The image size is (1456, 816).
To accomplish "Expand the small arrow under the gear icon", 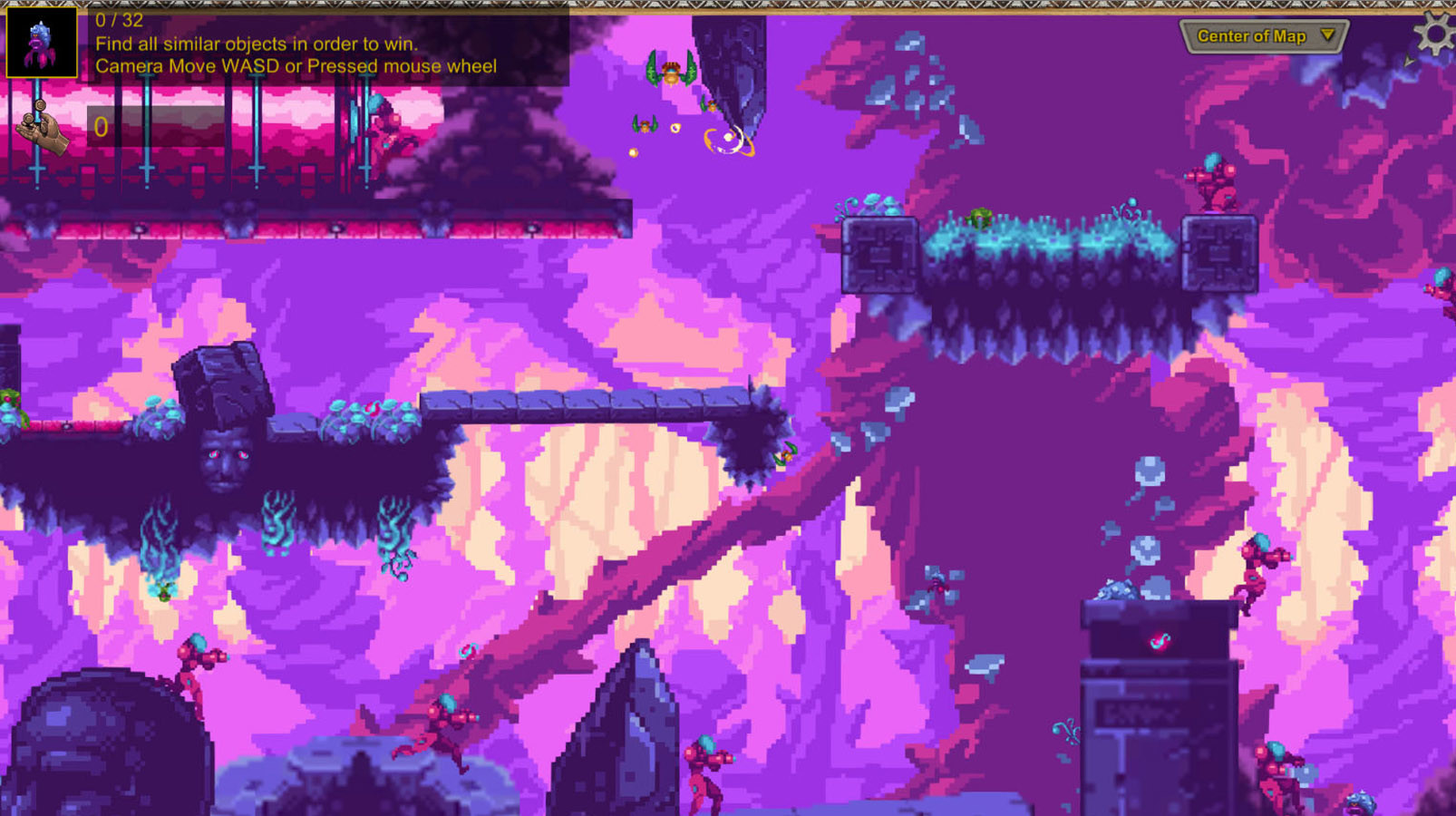I will click(1408, 61).
